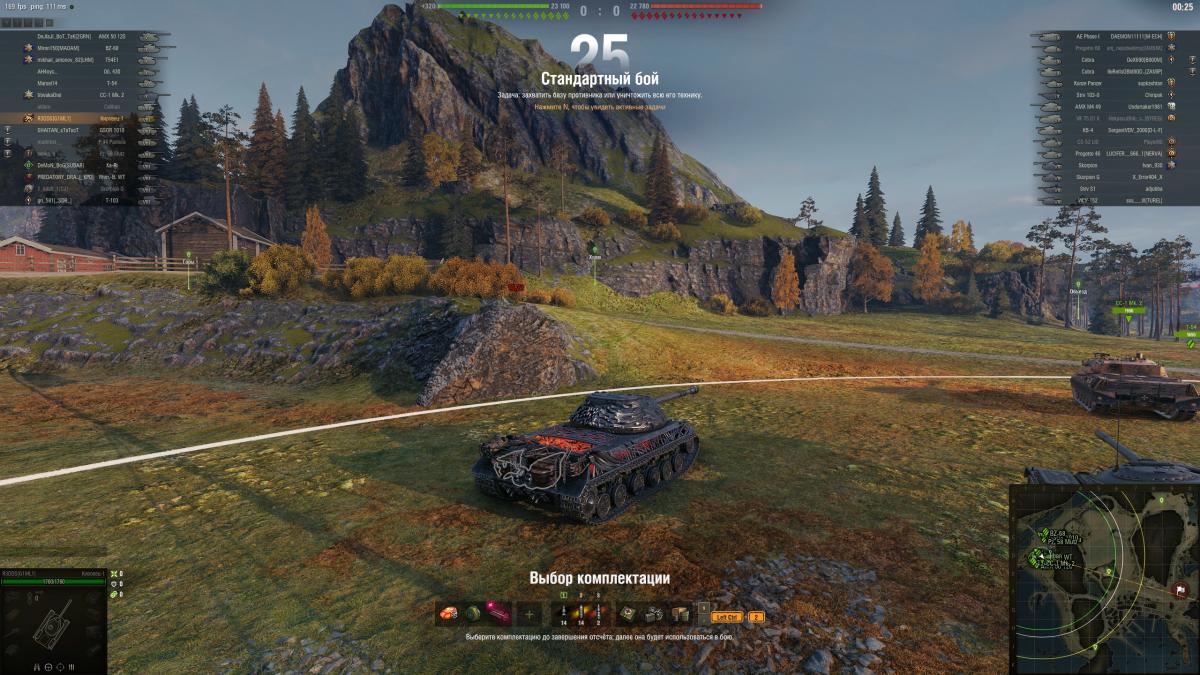Click the AMX 50 120 ally row
This screenshot has width=1200, height=675.
(x=90, y=36)
